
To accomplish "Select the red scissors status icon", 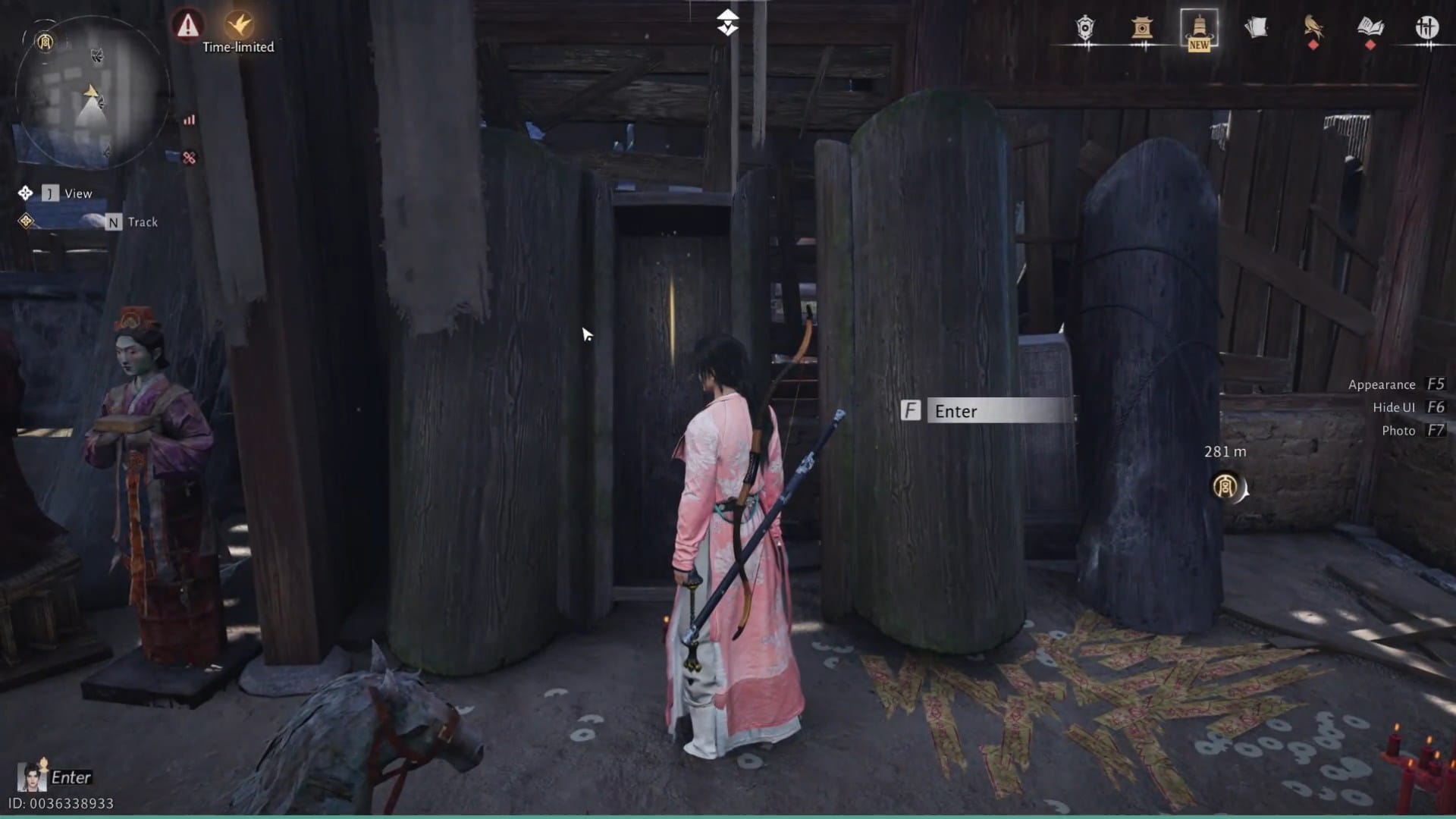I will tap(188, 157).
